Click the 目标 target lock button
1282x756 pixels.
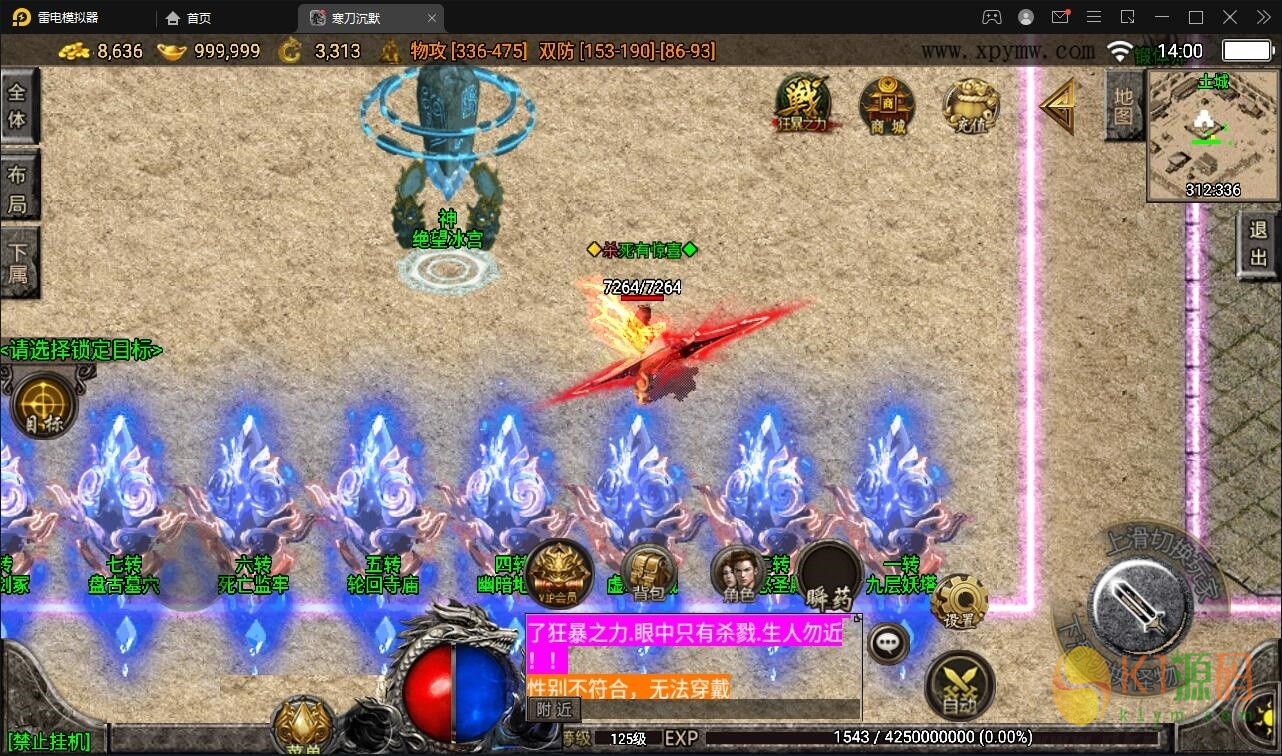coord(43,407)
